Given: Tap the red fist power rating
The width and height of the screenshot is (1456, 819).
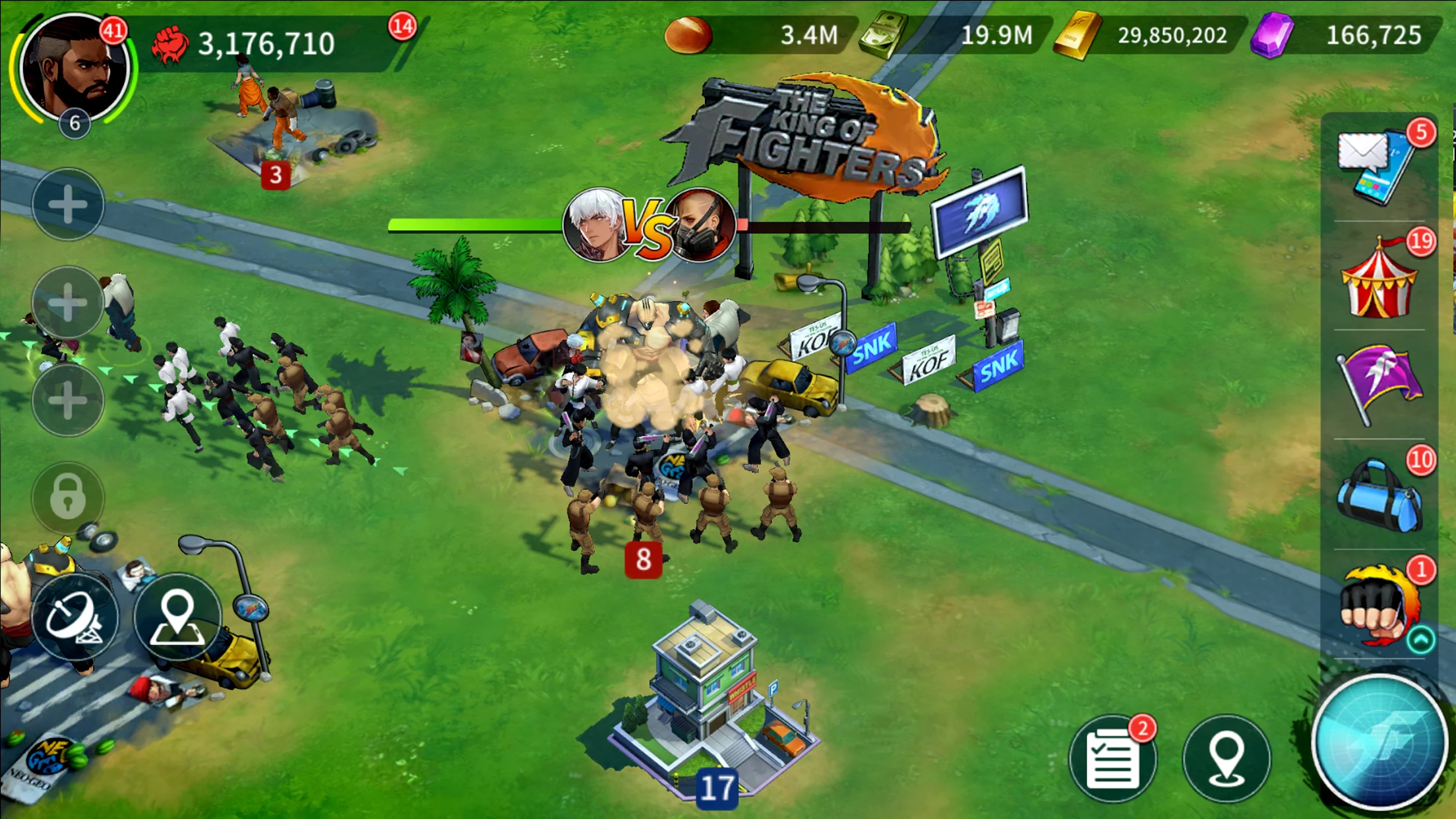Looking at the screenshot, I should [170, 45].
